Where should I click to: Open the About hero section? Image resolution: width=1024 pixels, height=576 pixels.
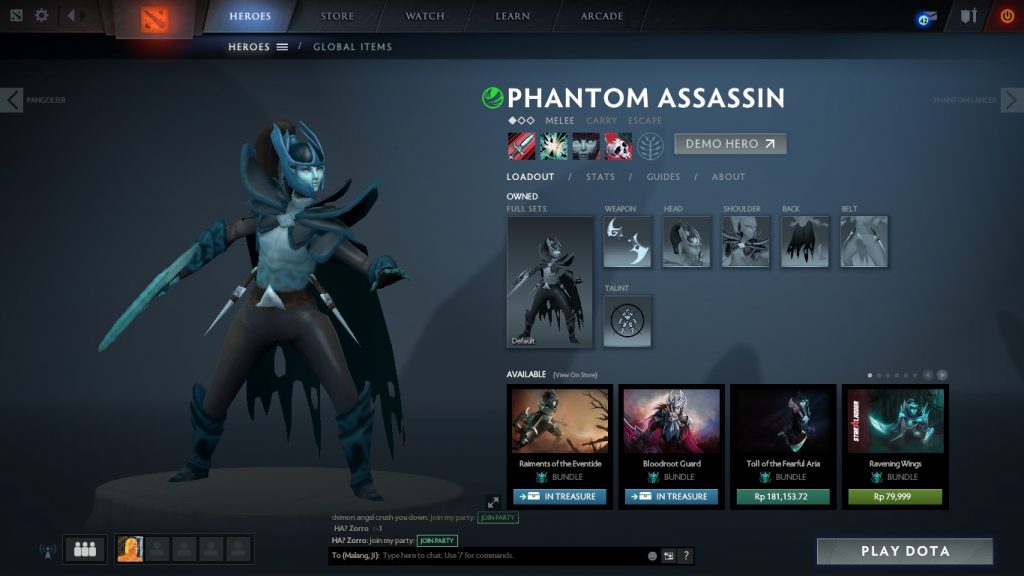point(728,177)
